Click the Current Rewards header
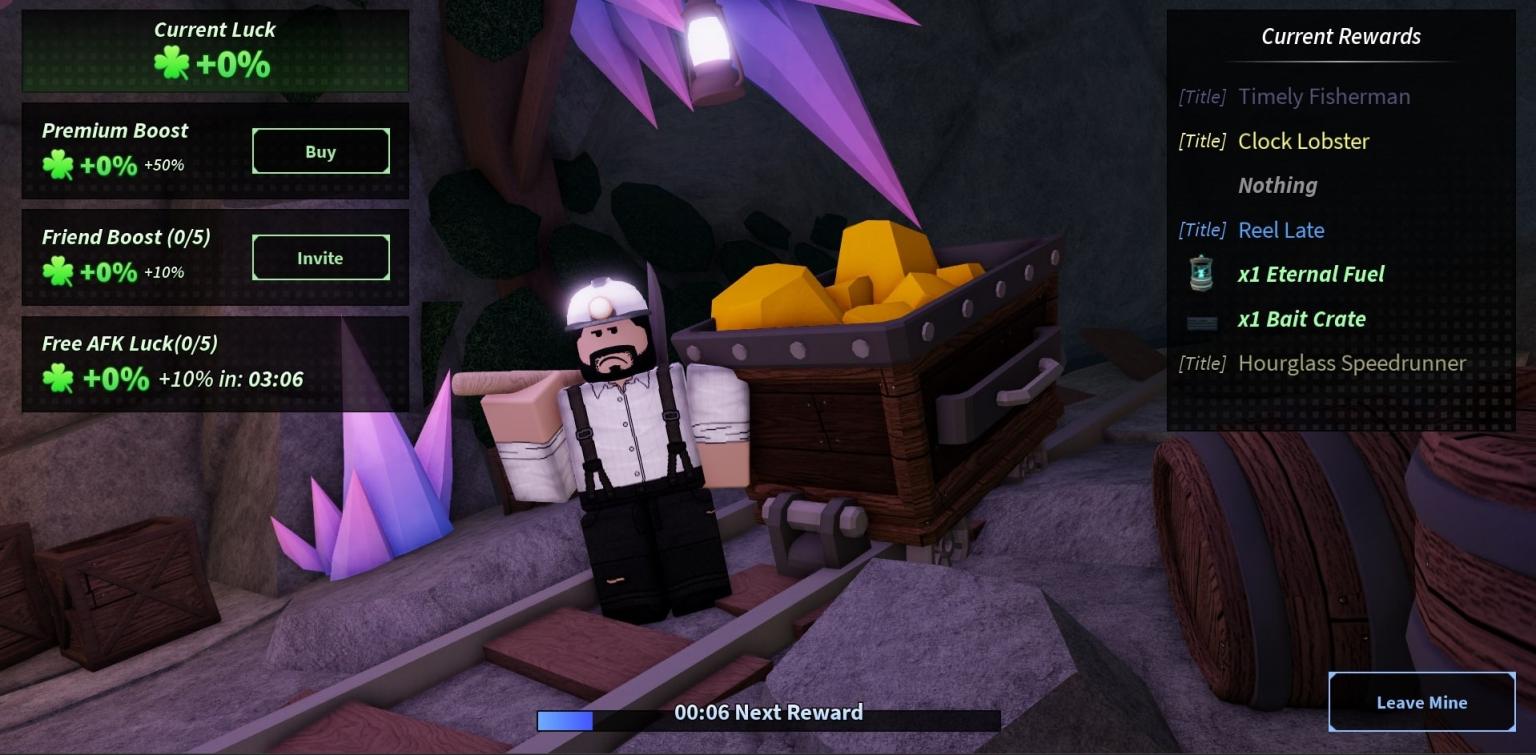 point(1340,36)
